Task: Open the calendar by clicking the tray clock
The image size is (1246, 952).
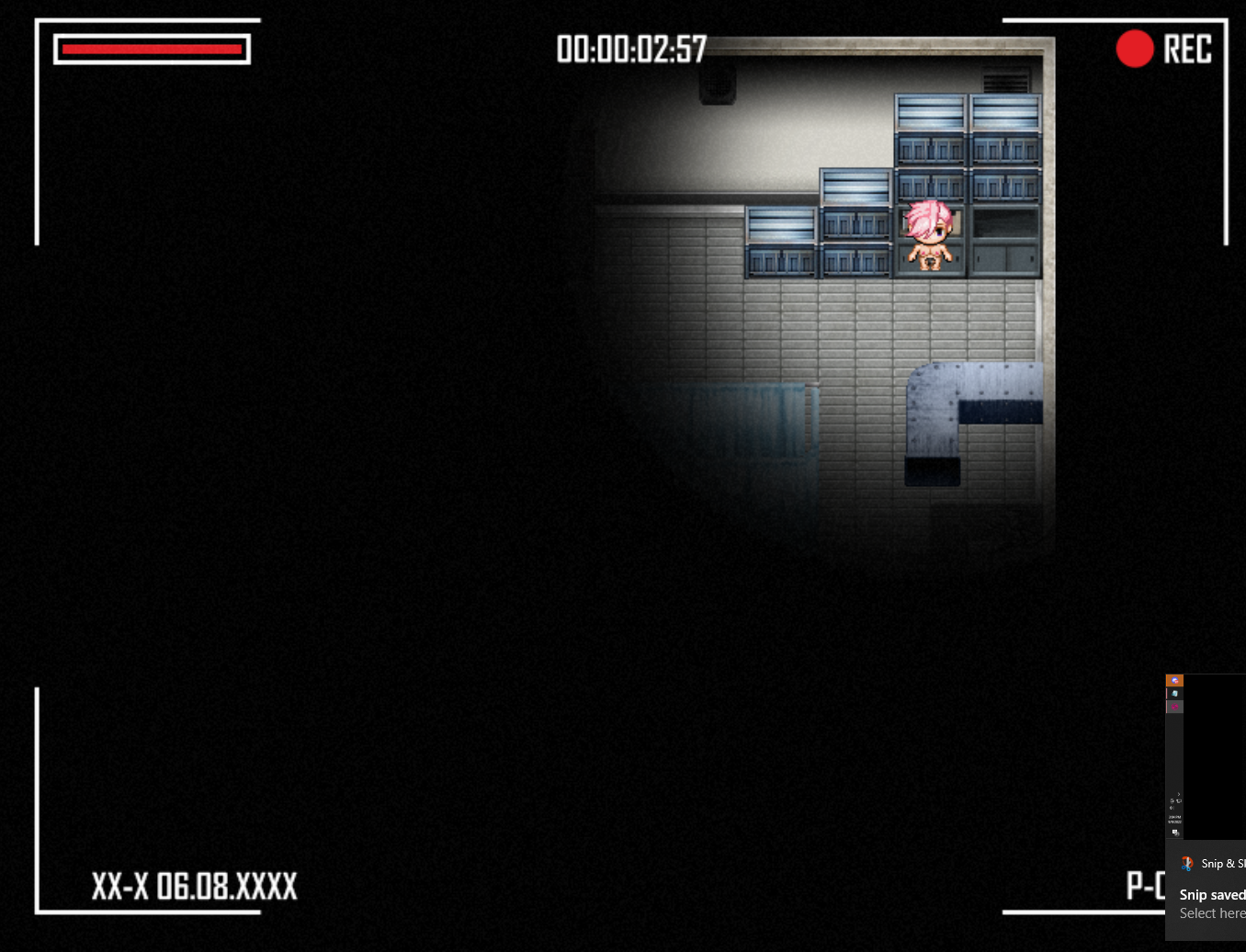Action: pyautogui.click(x=1174, y=818)
